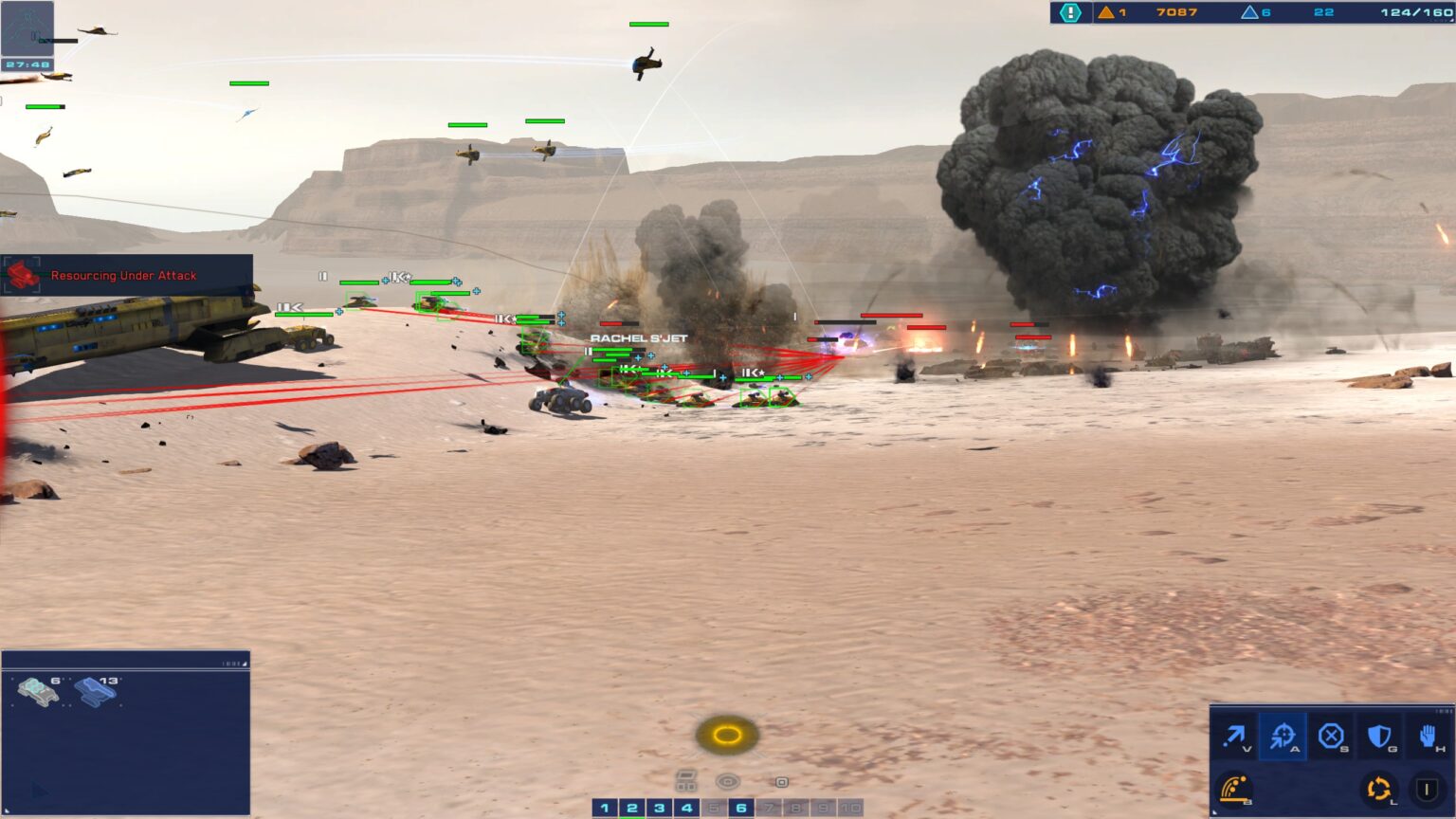Activate the Attack Move command icon
Image resolution: width=1456 pixels, height=819 pixels.
[x=1283, y=735]
